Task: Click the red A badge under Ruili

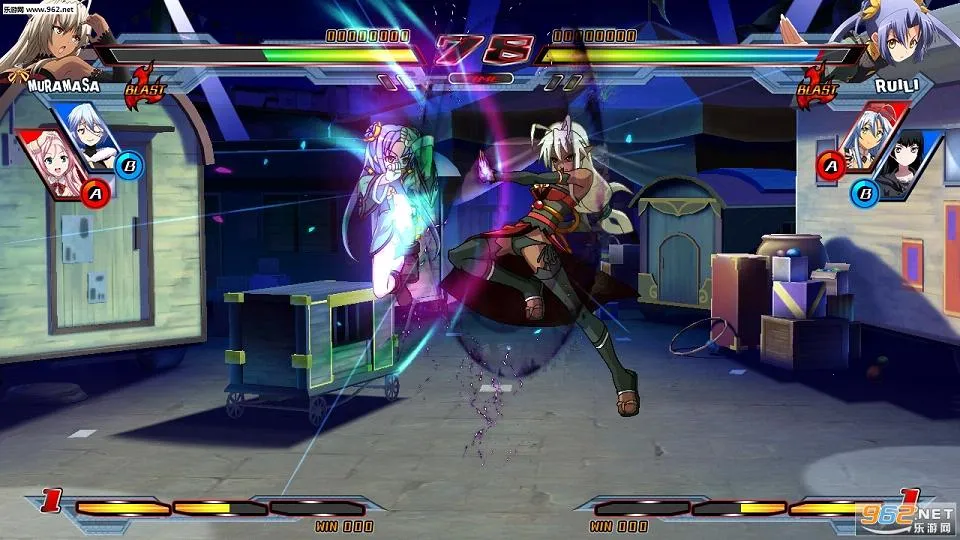Action: click(830, 165)
